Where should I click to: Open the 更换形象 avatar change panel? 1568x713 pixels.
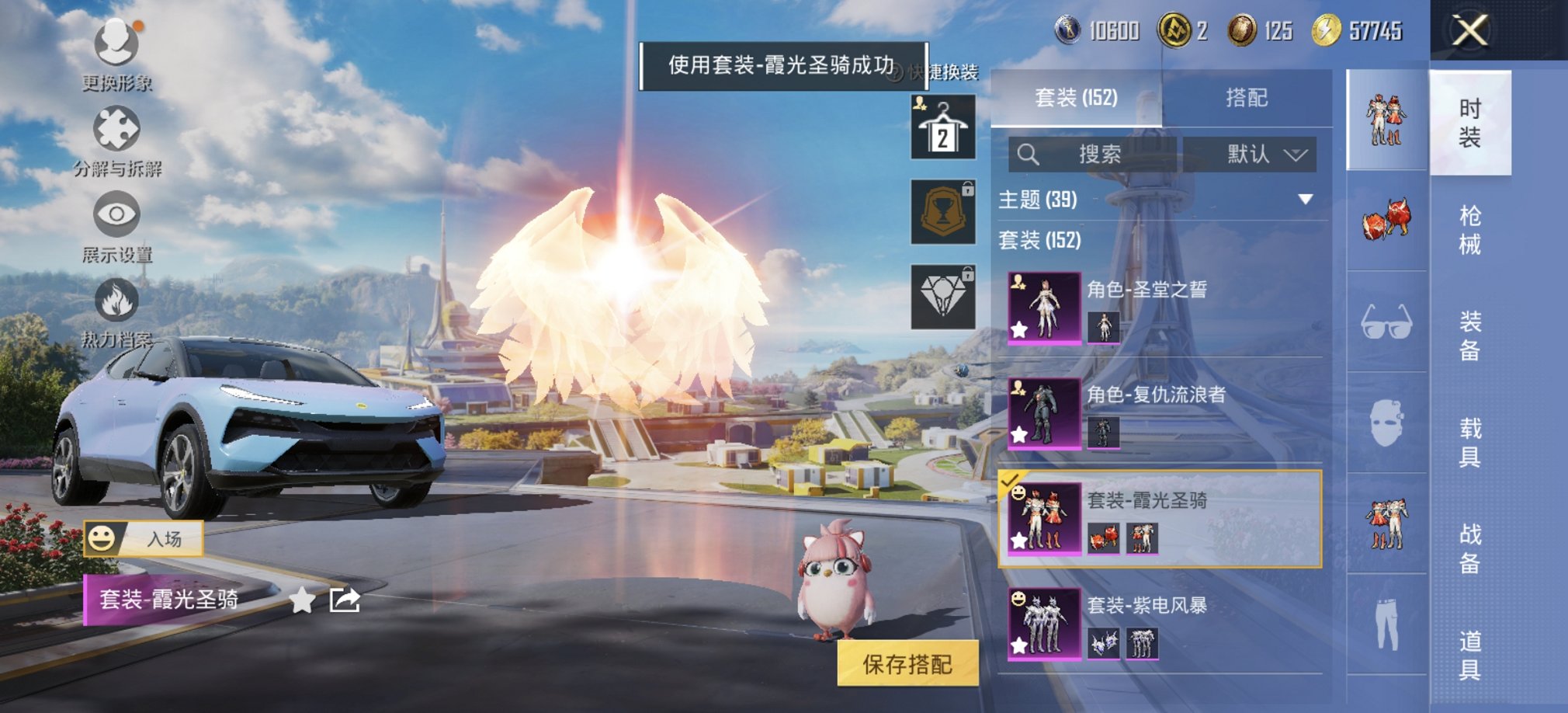[x=115, y=43]
